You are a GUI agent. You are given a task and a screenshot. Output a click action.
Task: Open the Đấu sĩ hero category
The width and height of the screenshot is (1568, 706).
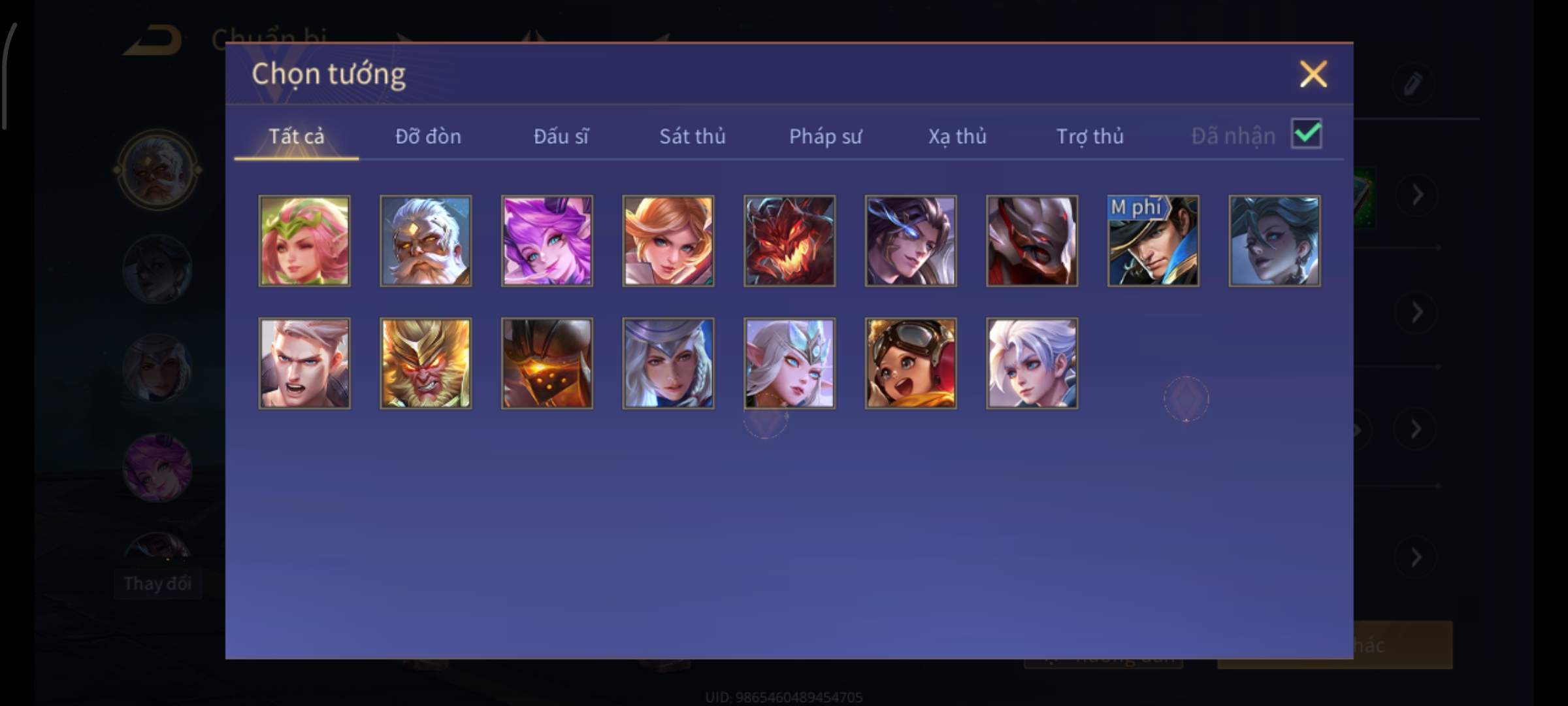(x=561, y=136)
